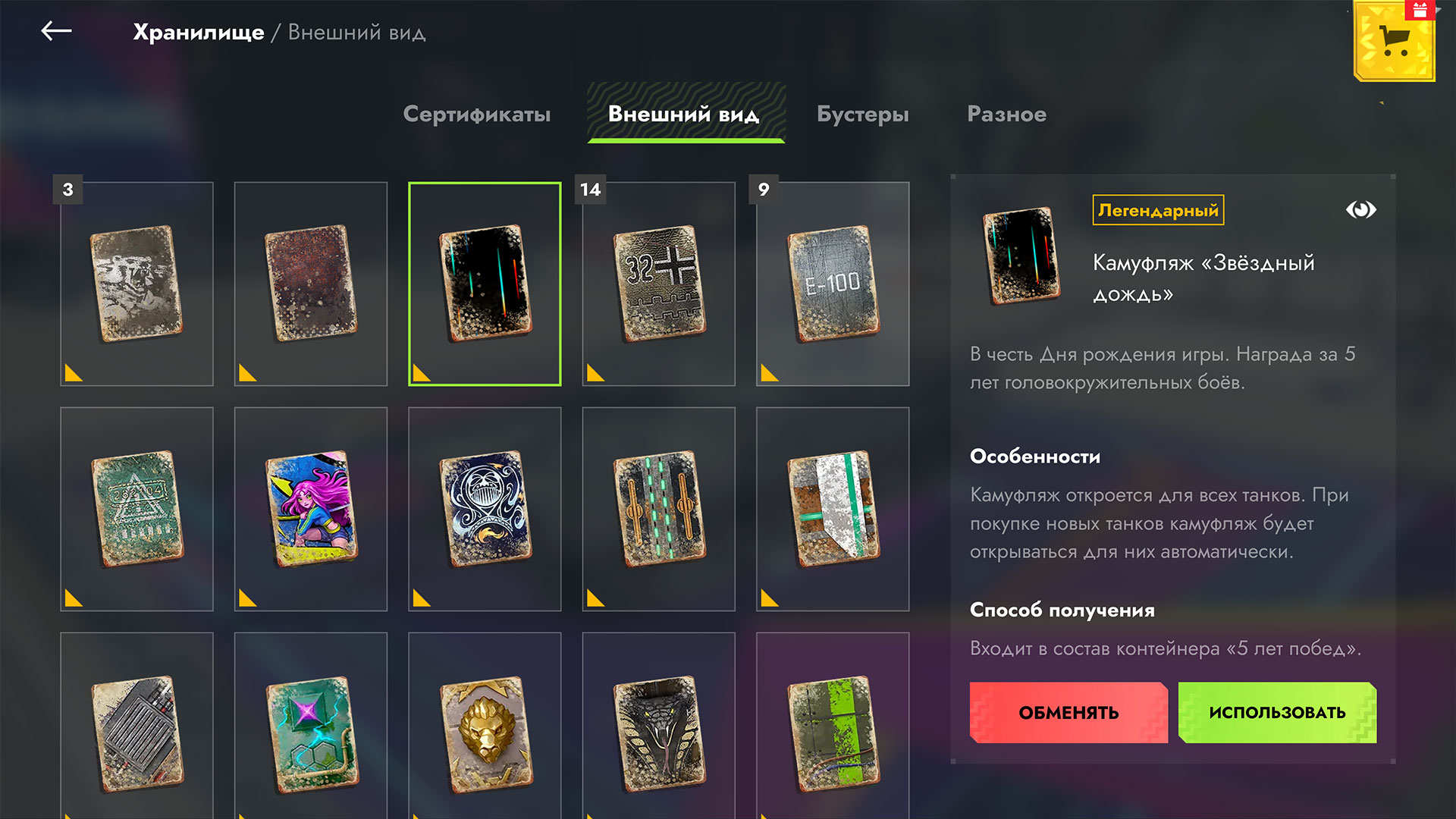Image resolution: width=1456 pixels, height=819 pixels.
Task: Go back with the arrow button
Action: pos(56,31)
